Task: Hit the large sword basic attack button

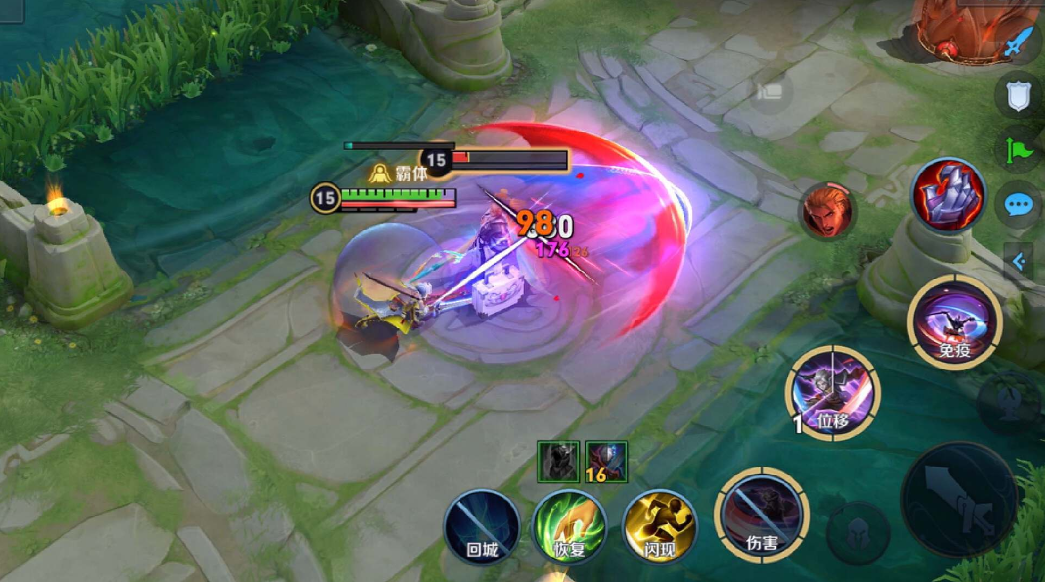Action: (x=960, y=499)
